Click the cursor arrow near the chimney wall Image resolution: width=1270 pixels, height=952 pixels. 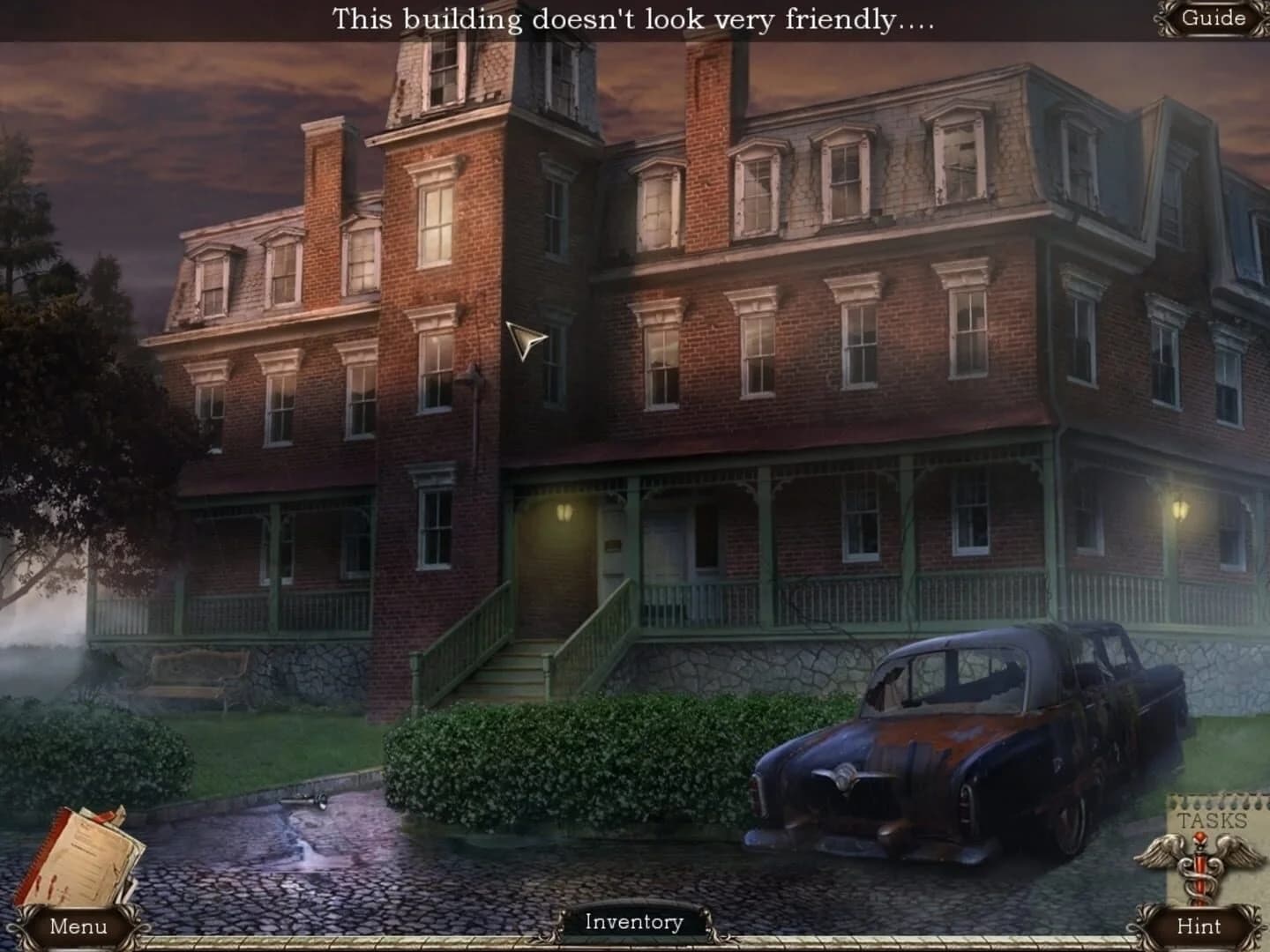tap(522, 339)
